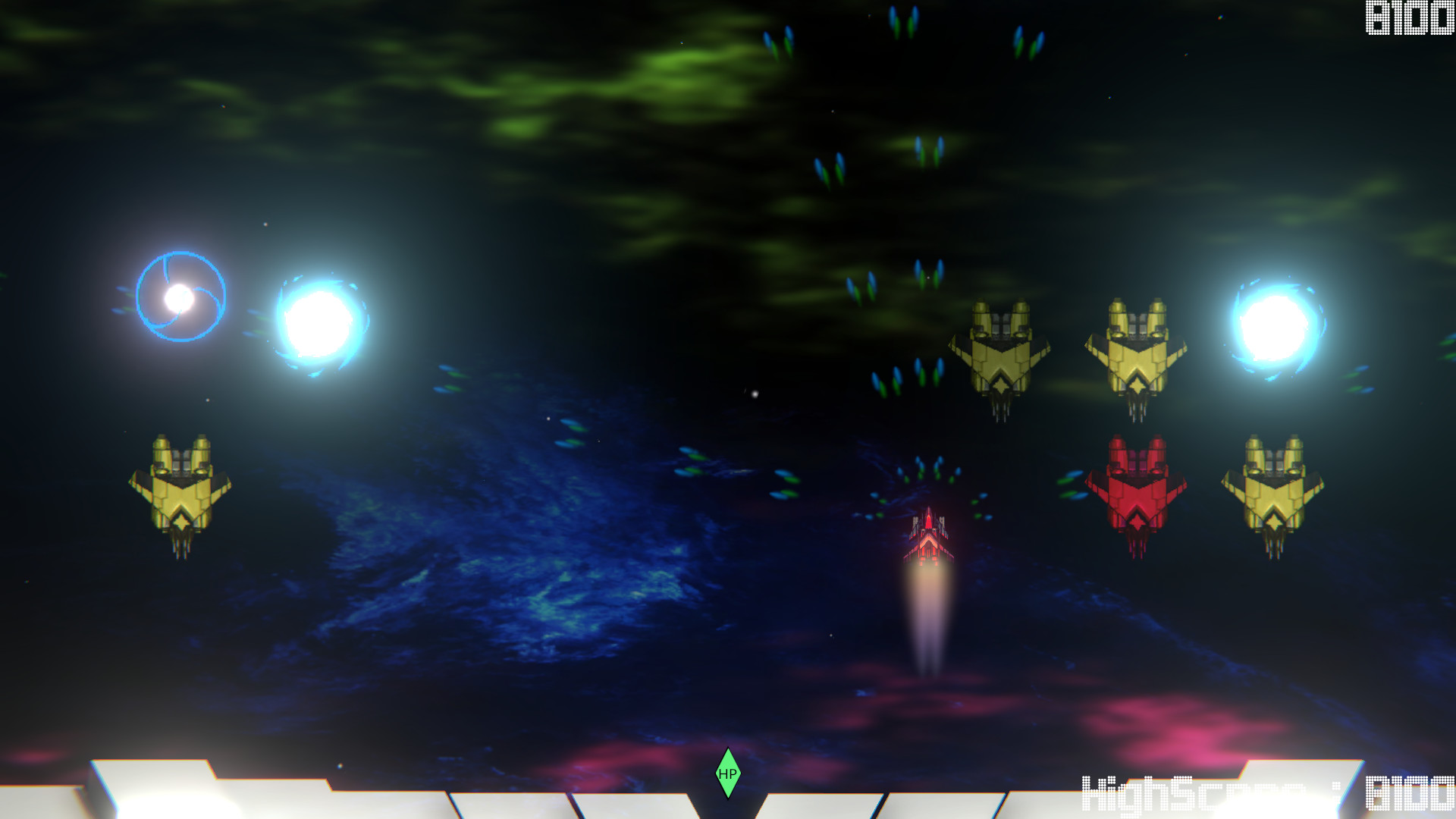Click the bright white star near screen center
The image size is (1456, 819).
point(754,392)
